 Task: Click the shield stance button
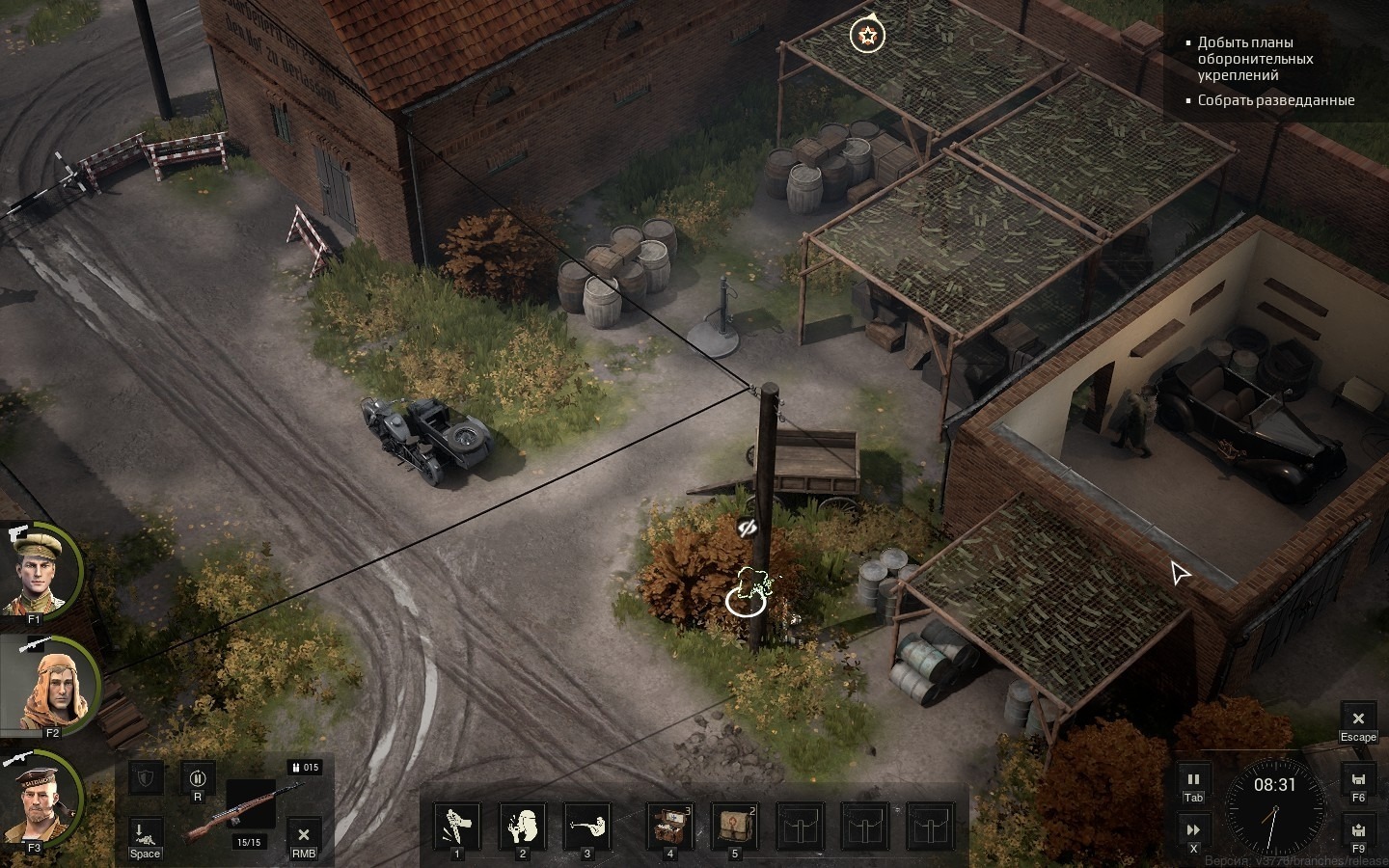coord(145,777)
